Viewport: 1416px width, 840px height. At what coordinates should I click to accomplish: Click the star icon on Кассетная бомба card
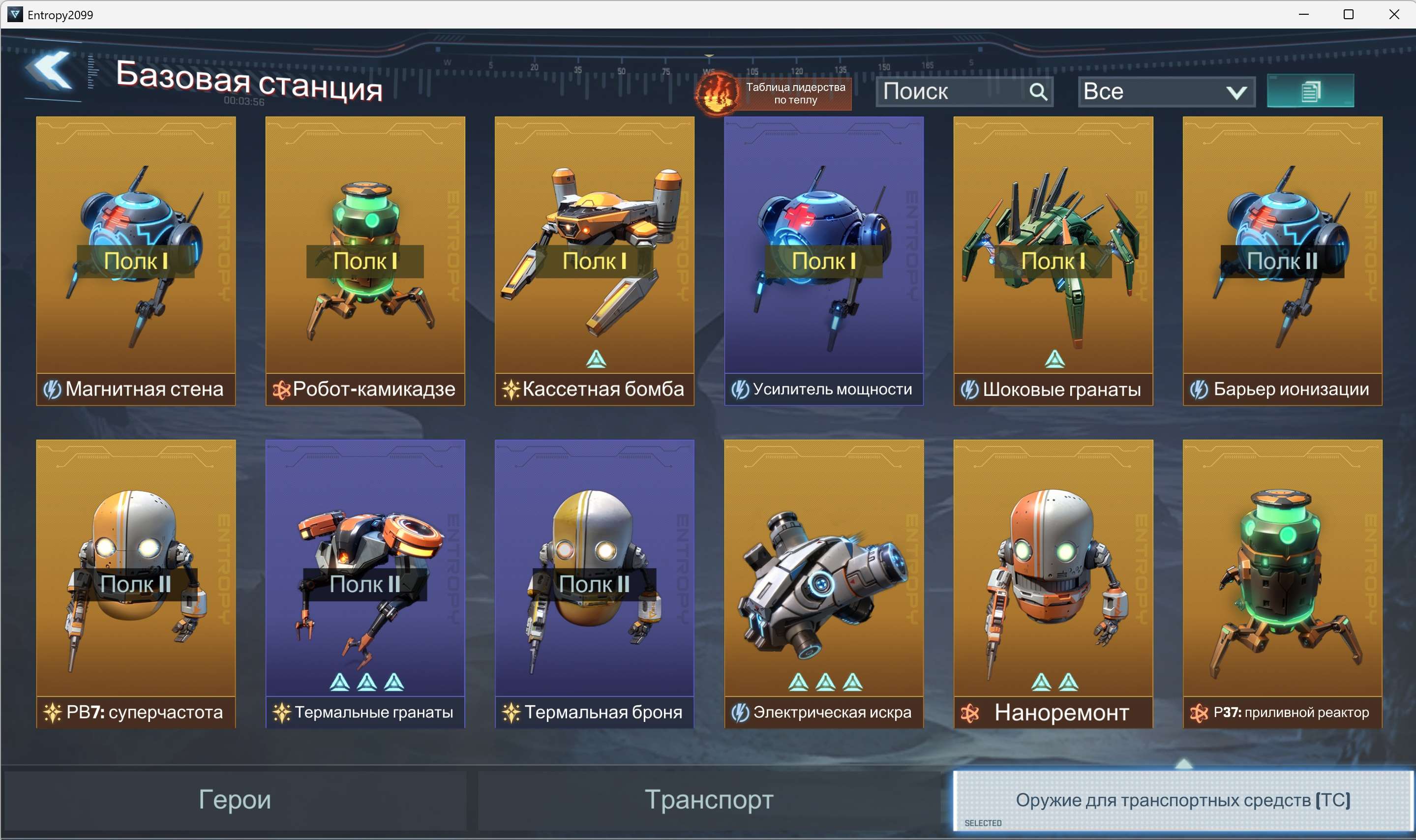pyautogui.click(x=511, y=389)
